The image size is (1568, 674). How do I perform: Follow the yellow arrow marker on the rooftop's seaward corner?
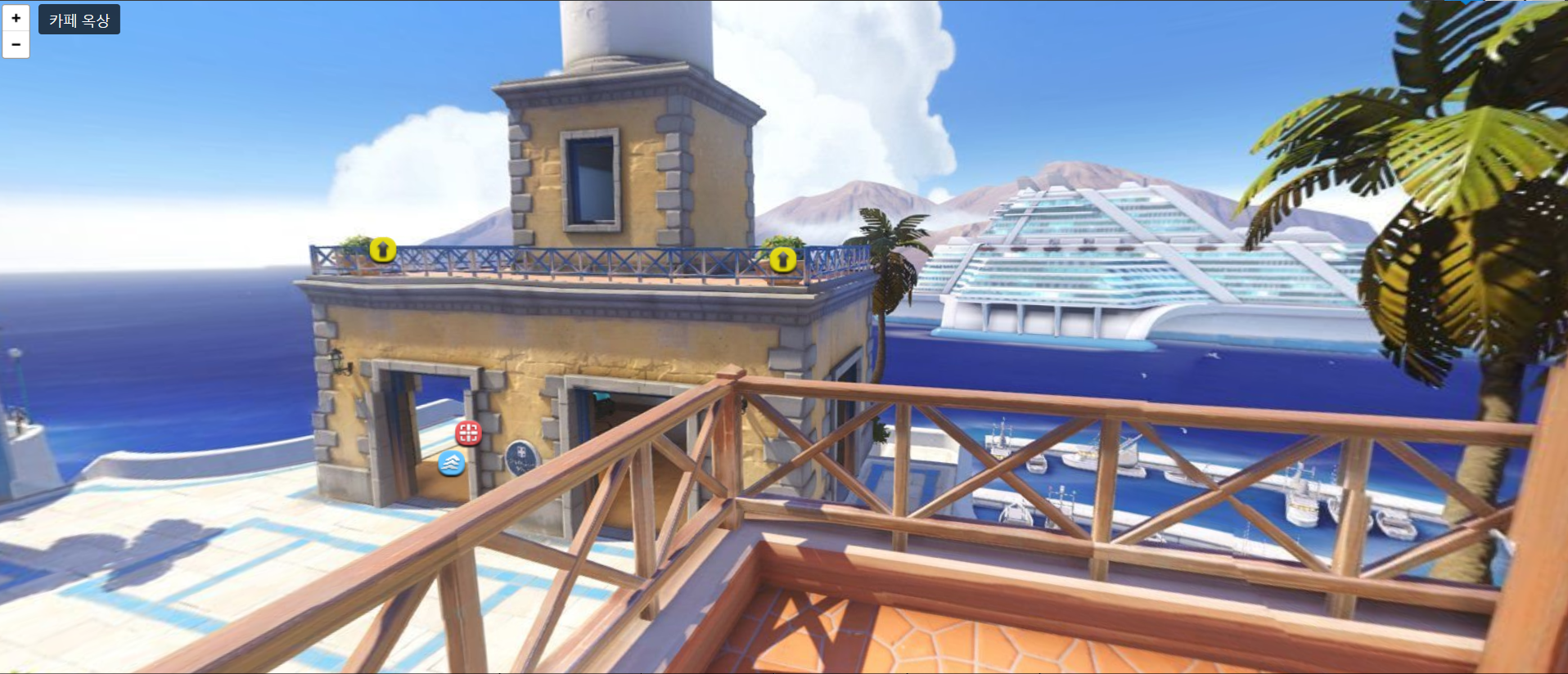click(x=382, y=249)
